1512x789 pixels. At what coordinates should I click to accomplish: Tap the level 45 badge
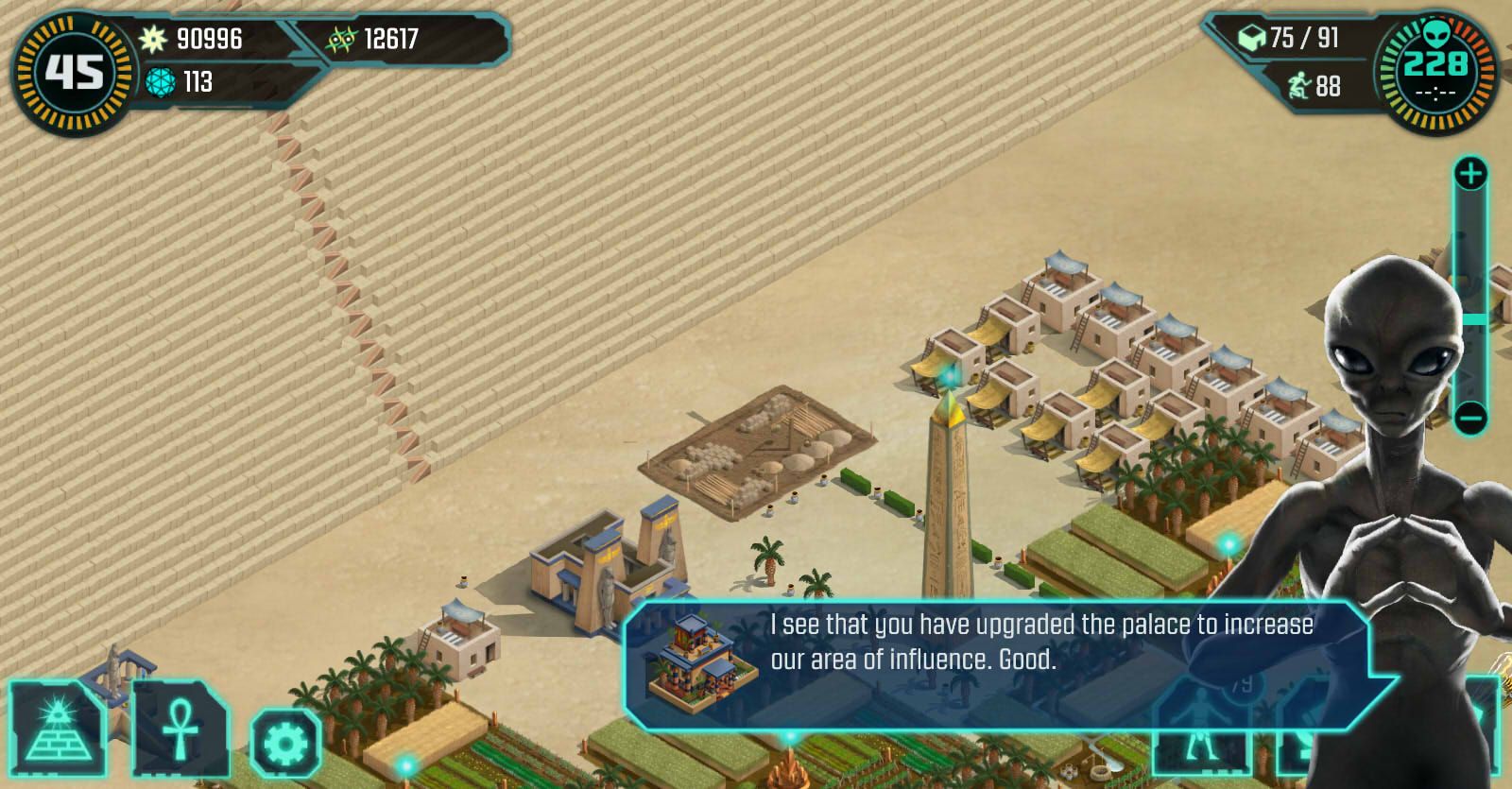coord(73,73)
